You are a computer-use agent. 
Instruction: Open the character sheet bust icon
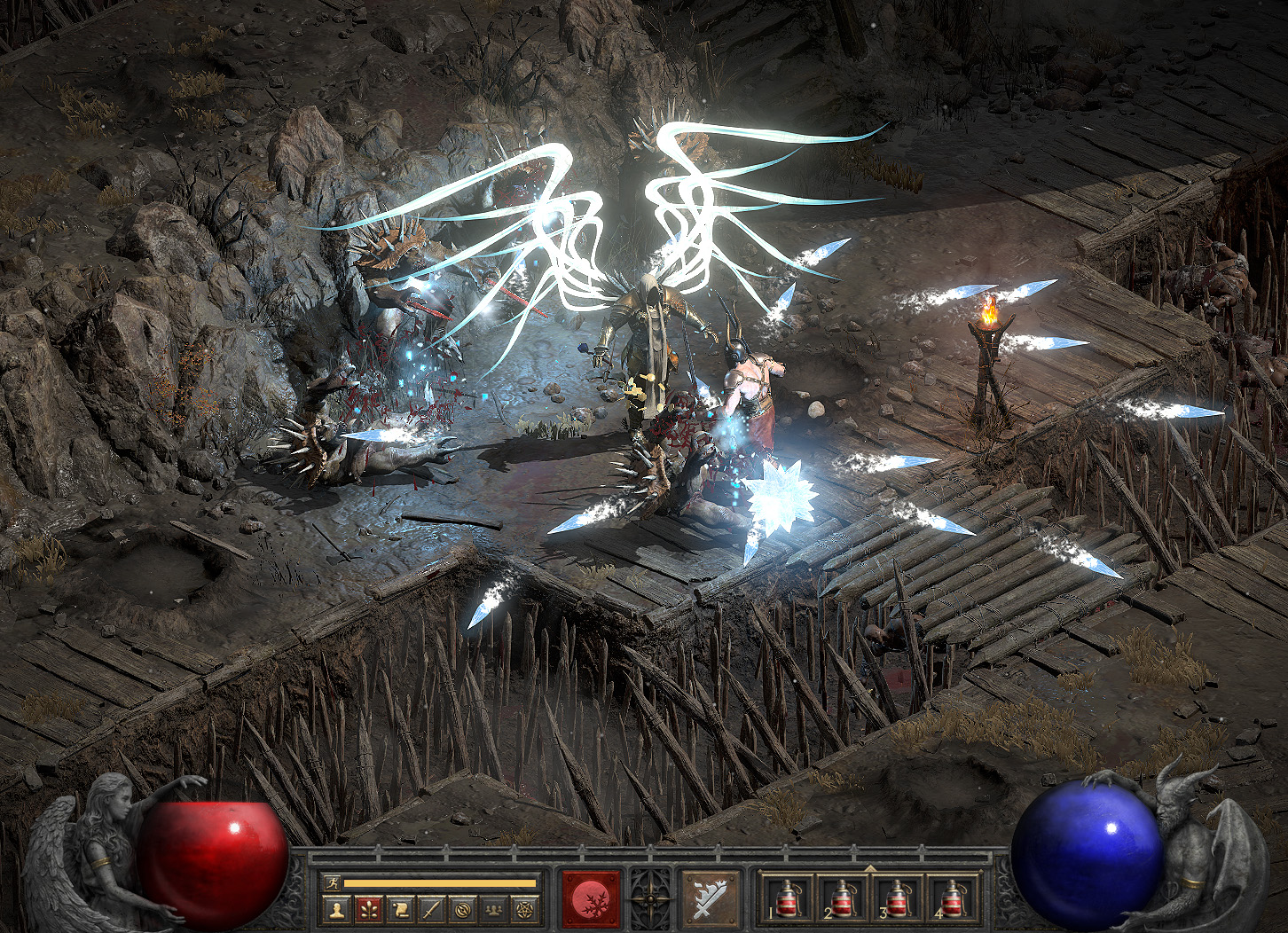pos(336,909)
